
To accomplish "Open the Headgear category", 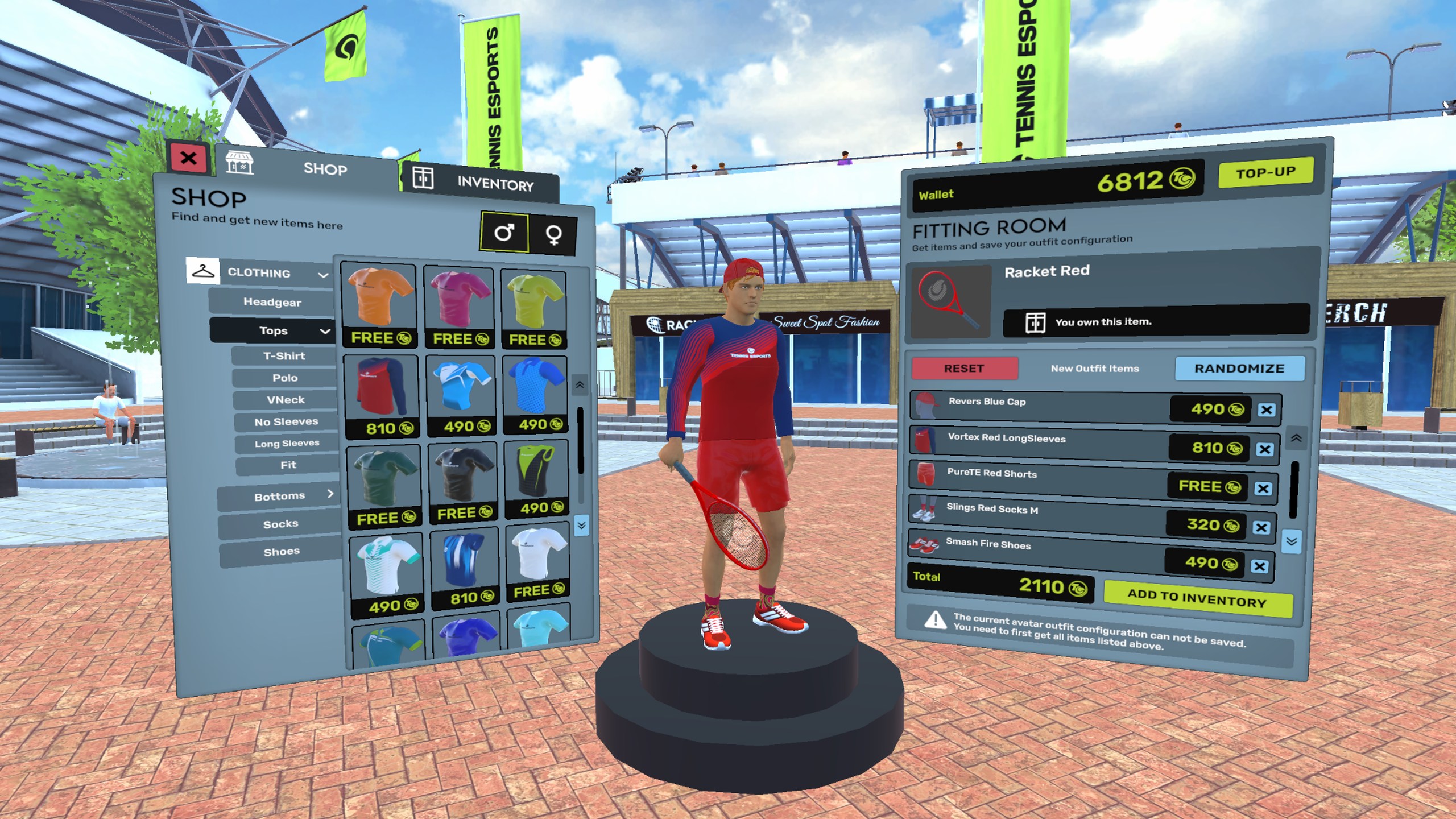I will click(x=272, y=302).
